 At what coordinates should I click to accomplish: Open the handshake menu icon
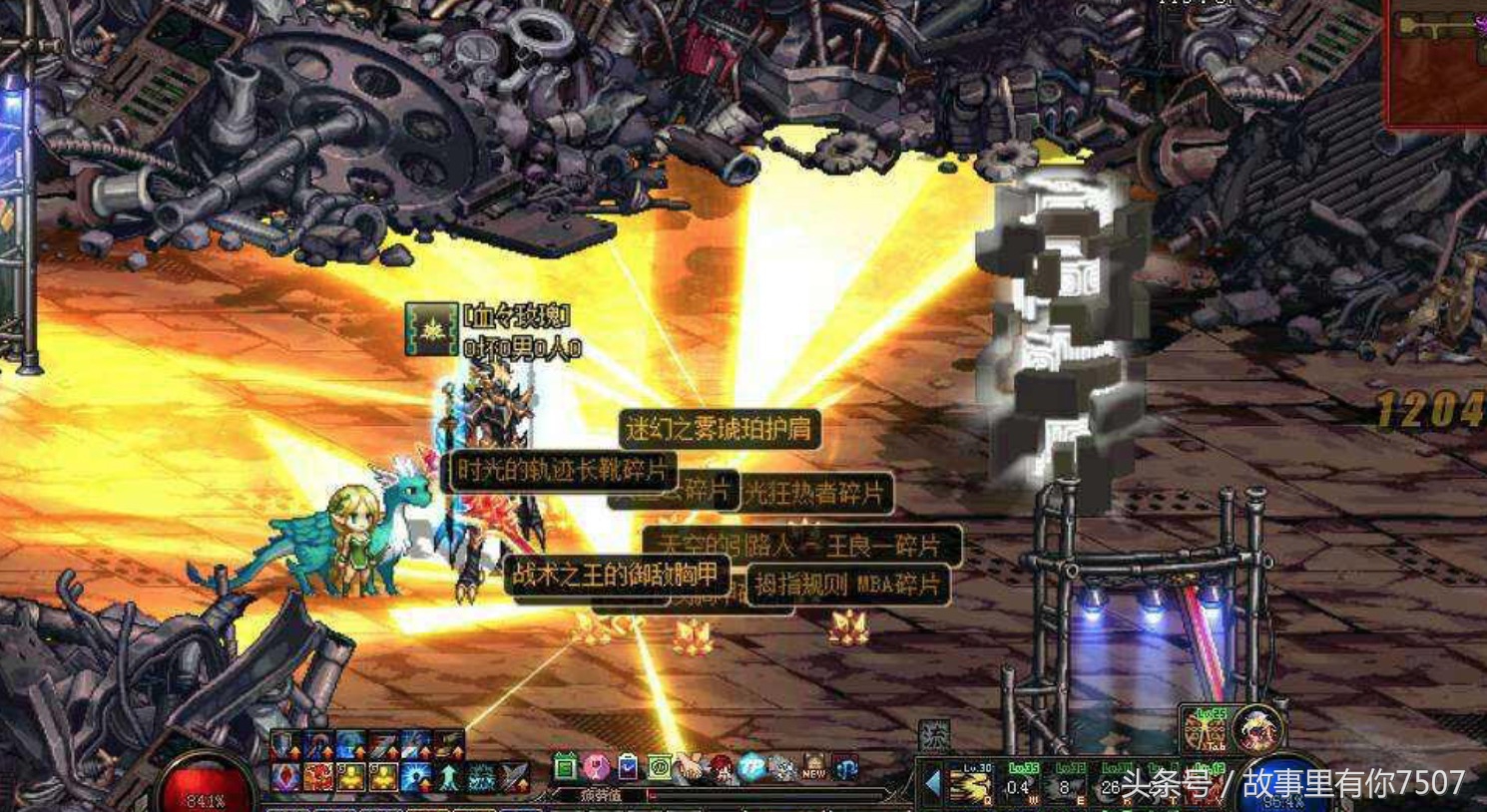pyautogui.click(x=690, y=768)
